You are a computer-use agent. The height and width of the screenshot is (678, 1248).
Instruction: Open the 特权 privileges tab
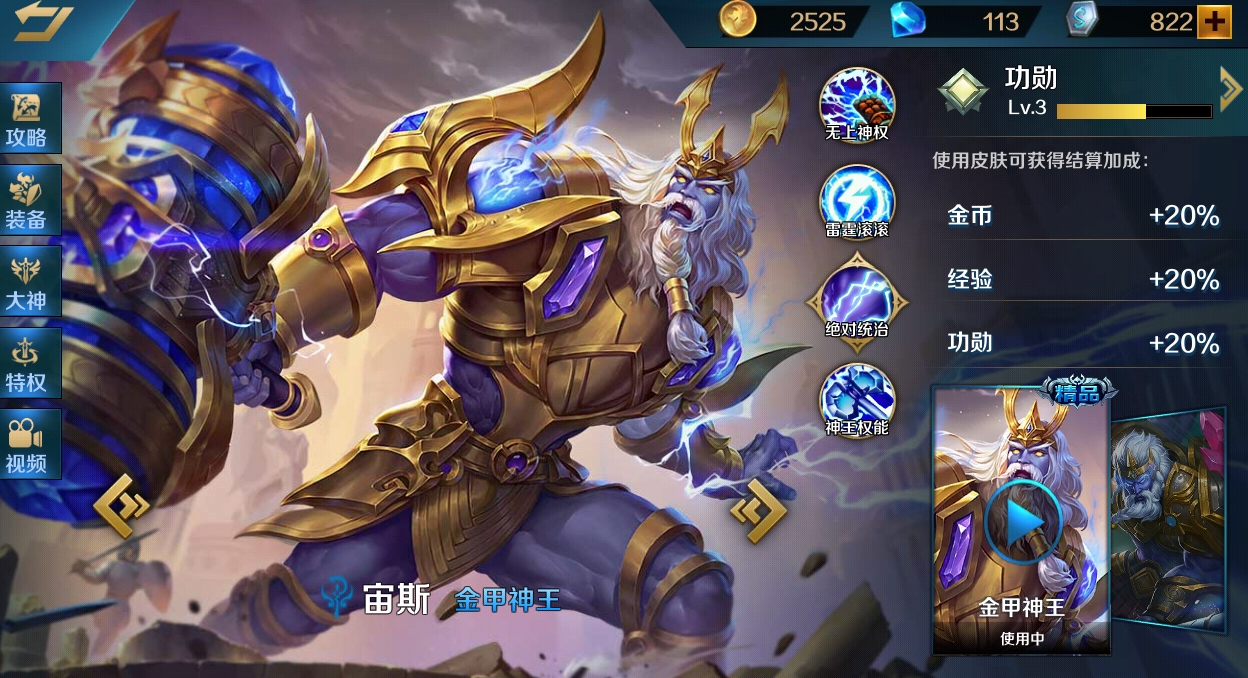coord(28,365)
